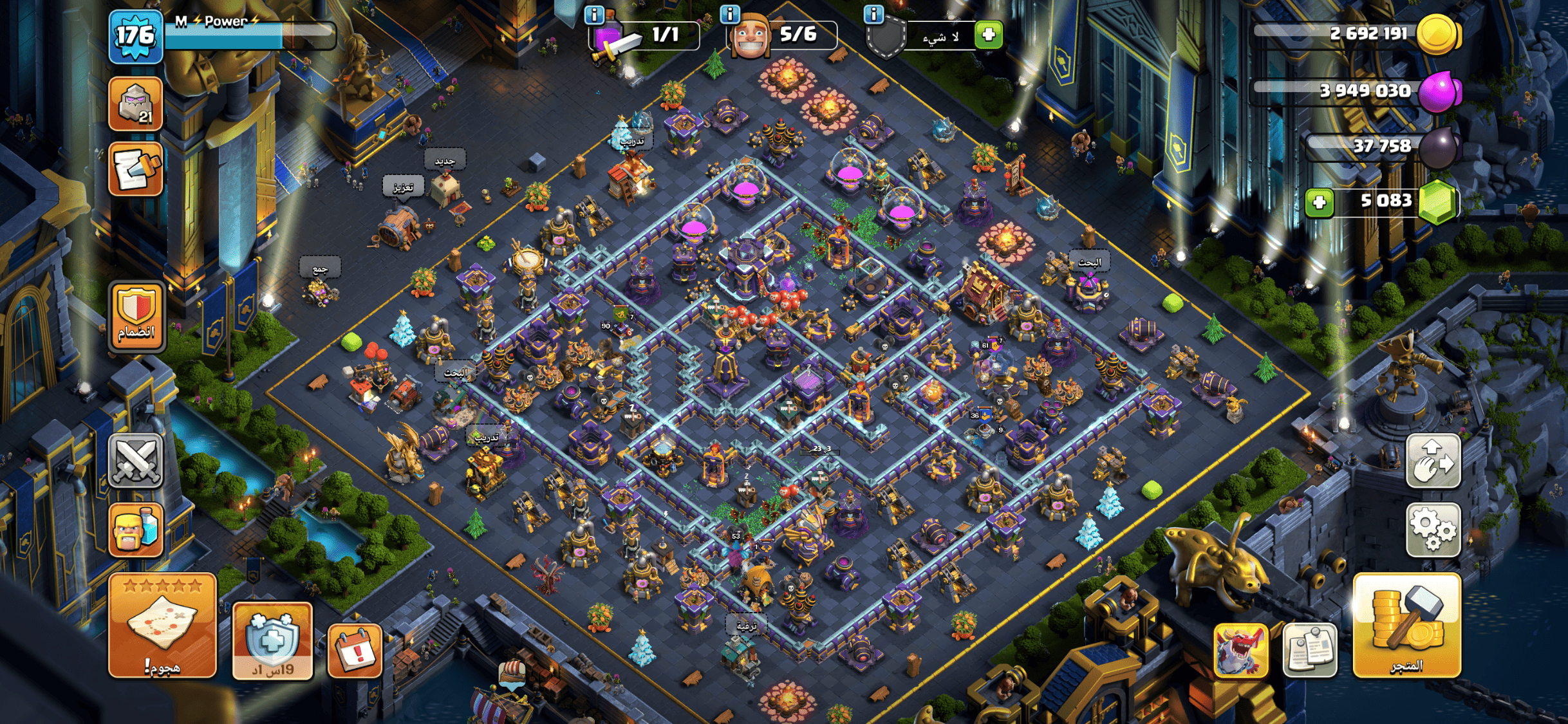Open the shield status button
The width and height of the screenshot is (1568, 724).
click(x=272, y=640)
